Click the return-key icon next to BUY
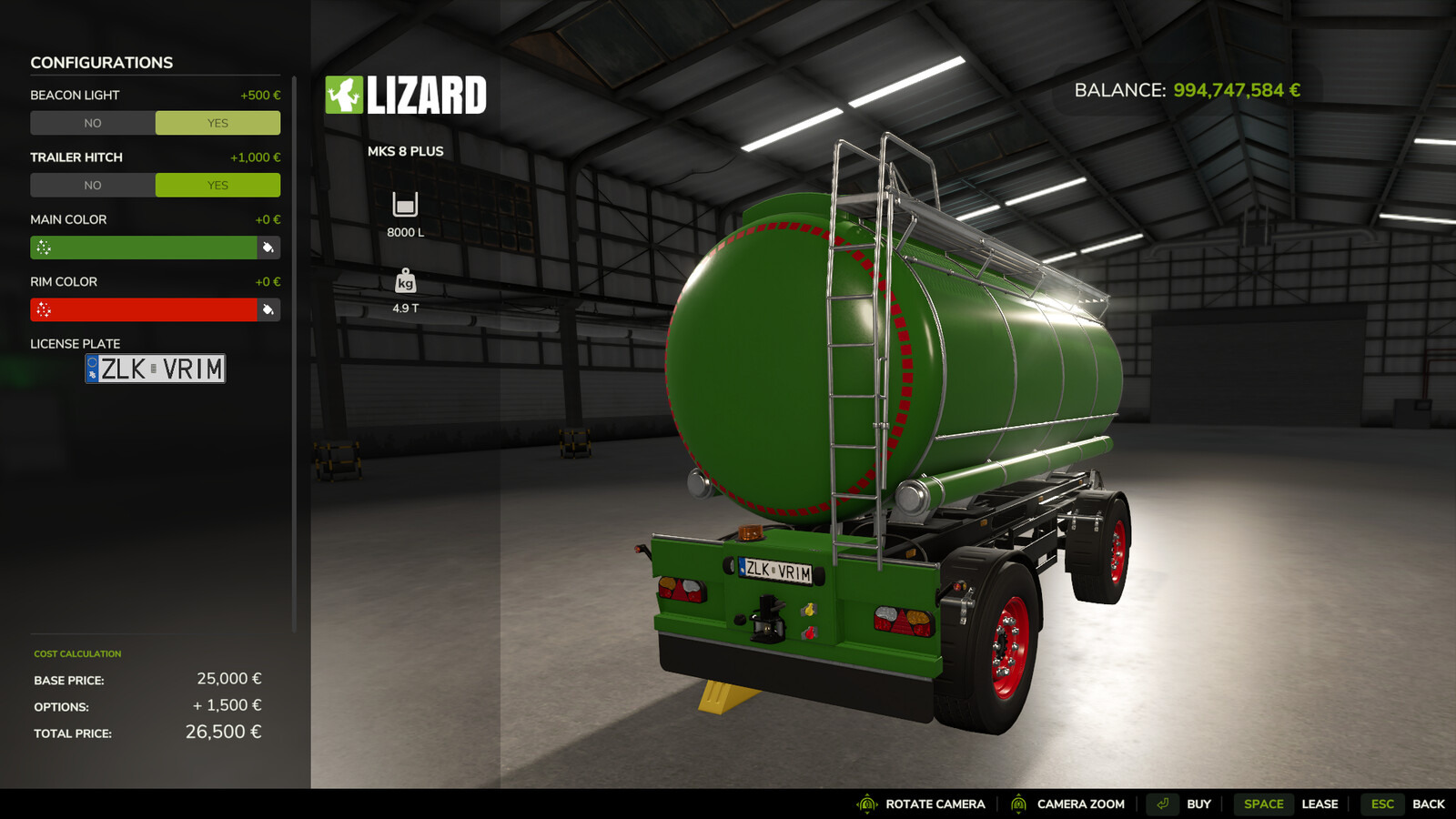Image resolution: width=1456 pixels, height=819 pixels. pyautogui.click(x=1163, y=804)
